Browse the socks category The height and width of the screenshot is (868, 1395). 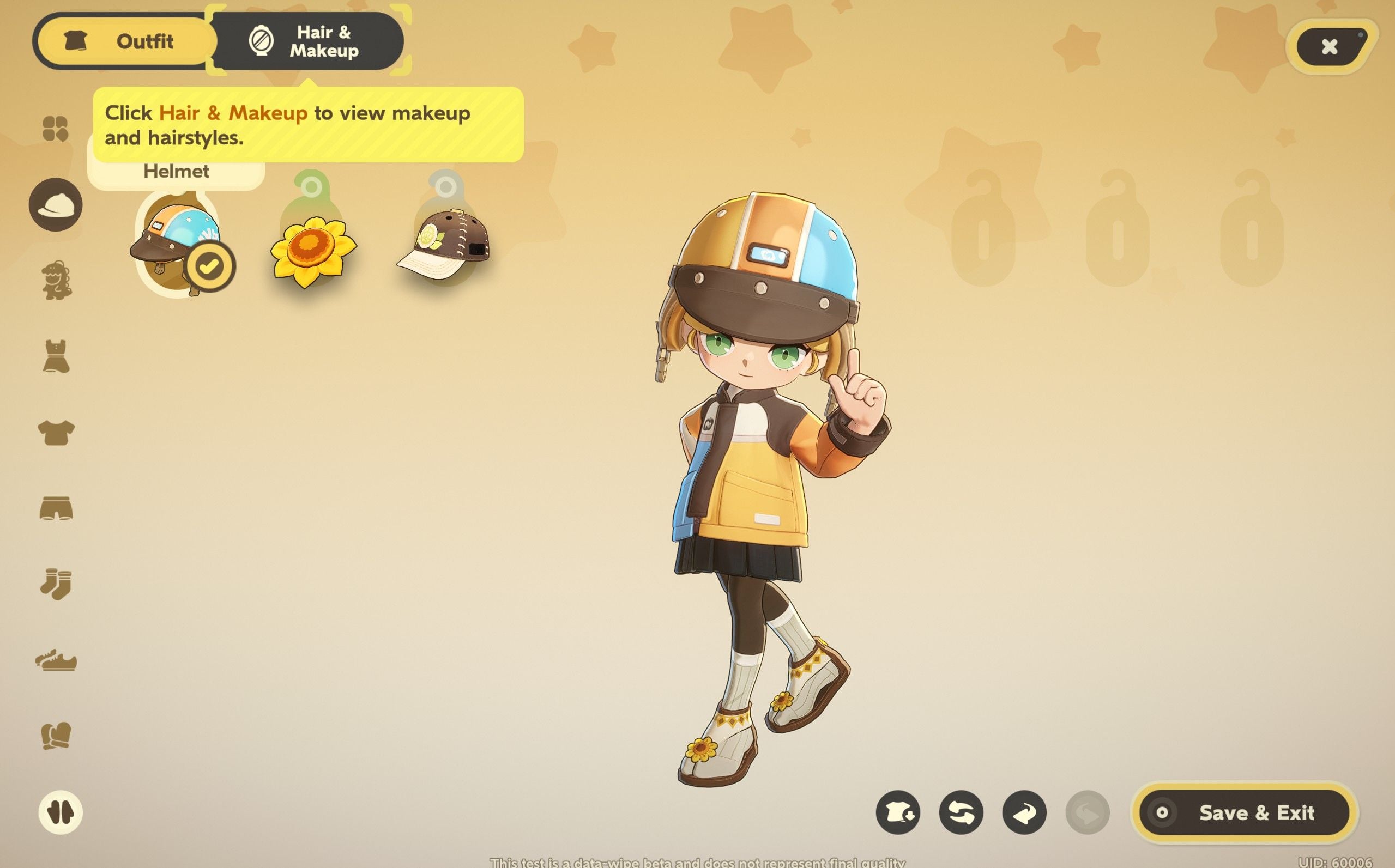(56, 585)
